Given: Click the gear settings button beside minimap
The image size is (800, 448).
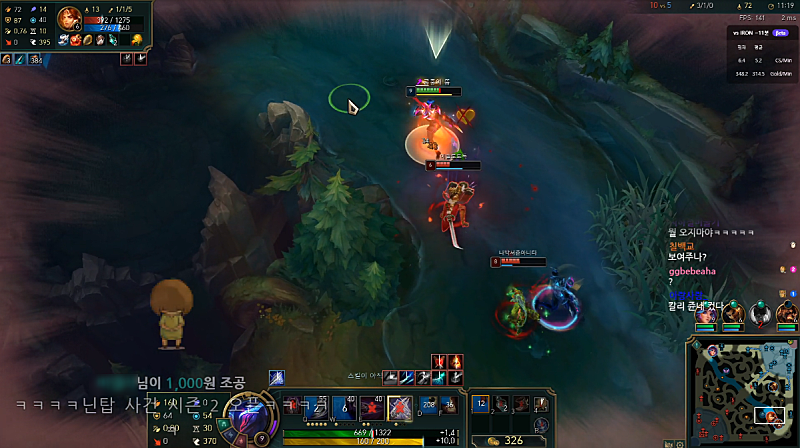Looking at the screenshot, I should click(x=681, y=441).
